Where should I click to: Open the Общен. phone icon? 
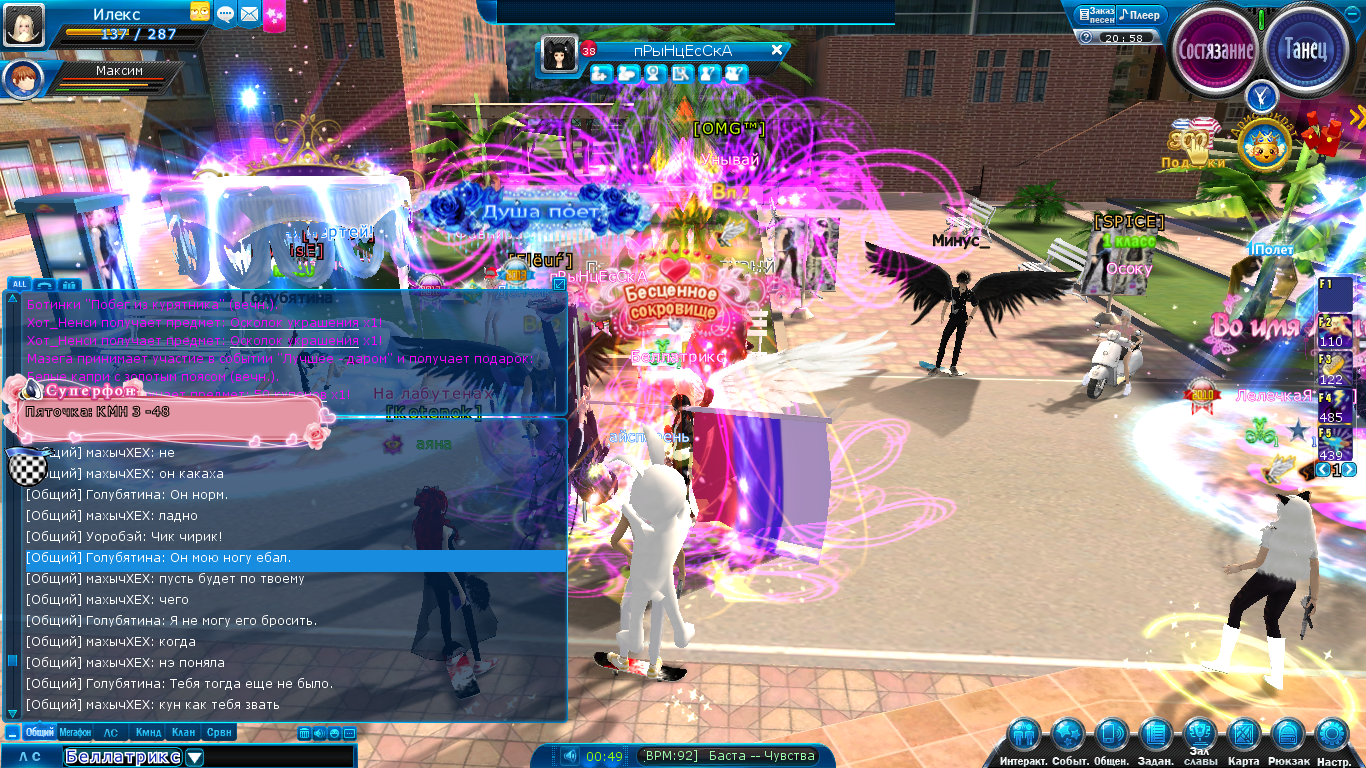[x=1111, y=736]
